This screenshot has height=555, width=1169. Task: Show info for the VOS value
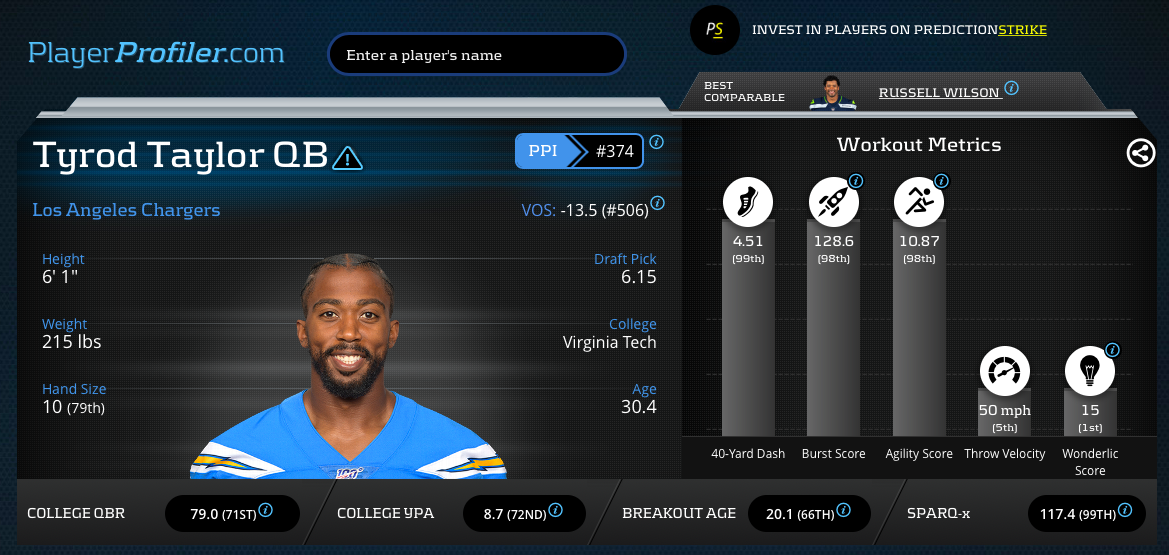(657, 204)
